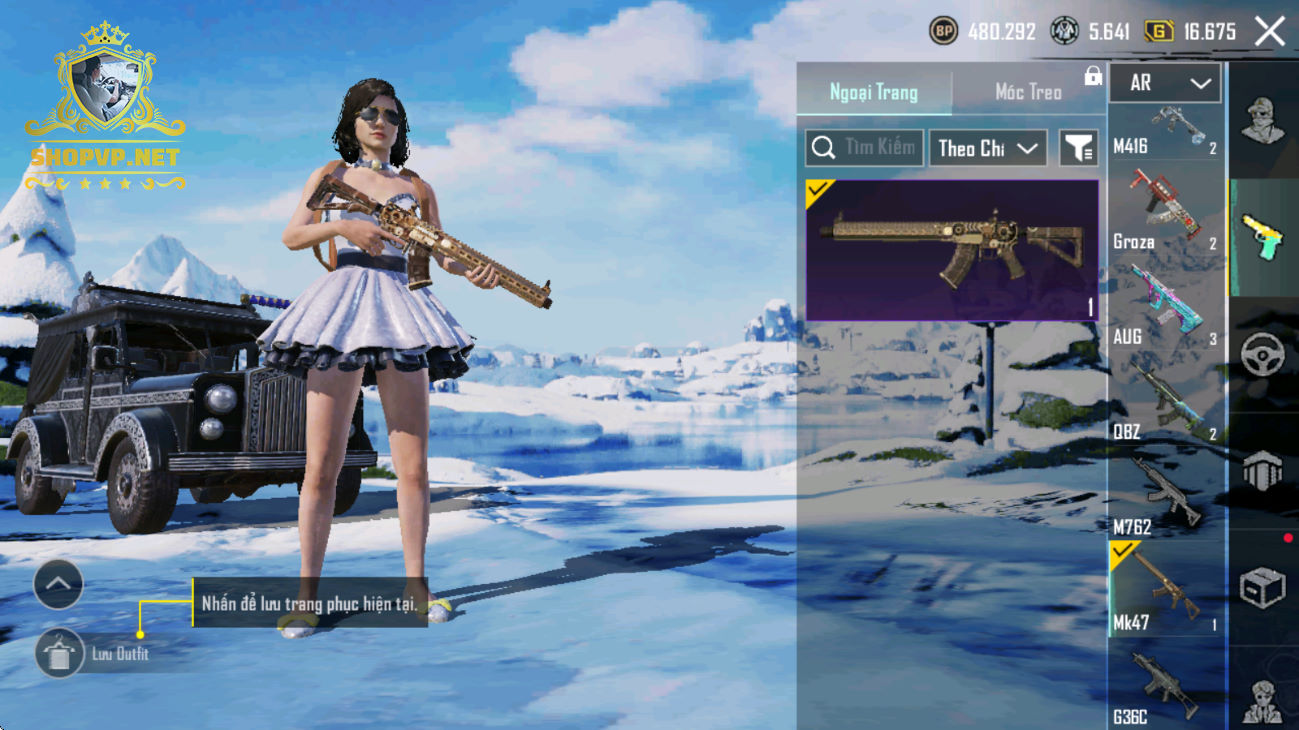Select the QBZ weapon entry
Image resolution: width=1299 pixels, height=730 pixels.
(x=1166, y=400)
